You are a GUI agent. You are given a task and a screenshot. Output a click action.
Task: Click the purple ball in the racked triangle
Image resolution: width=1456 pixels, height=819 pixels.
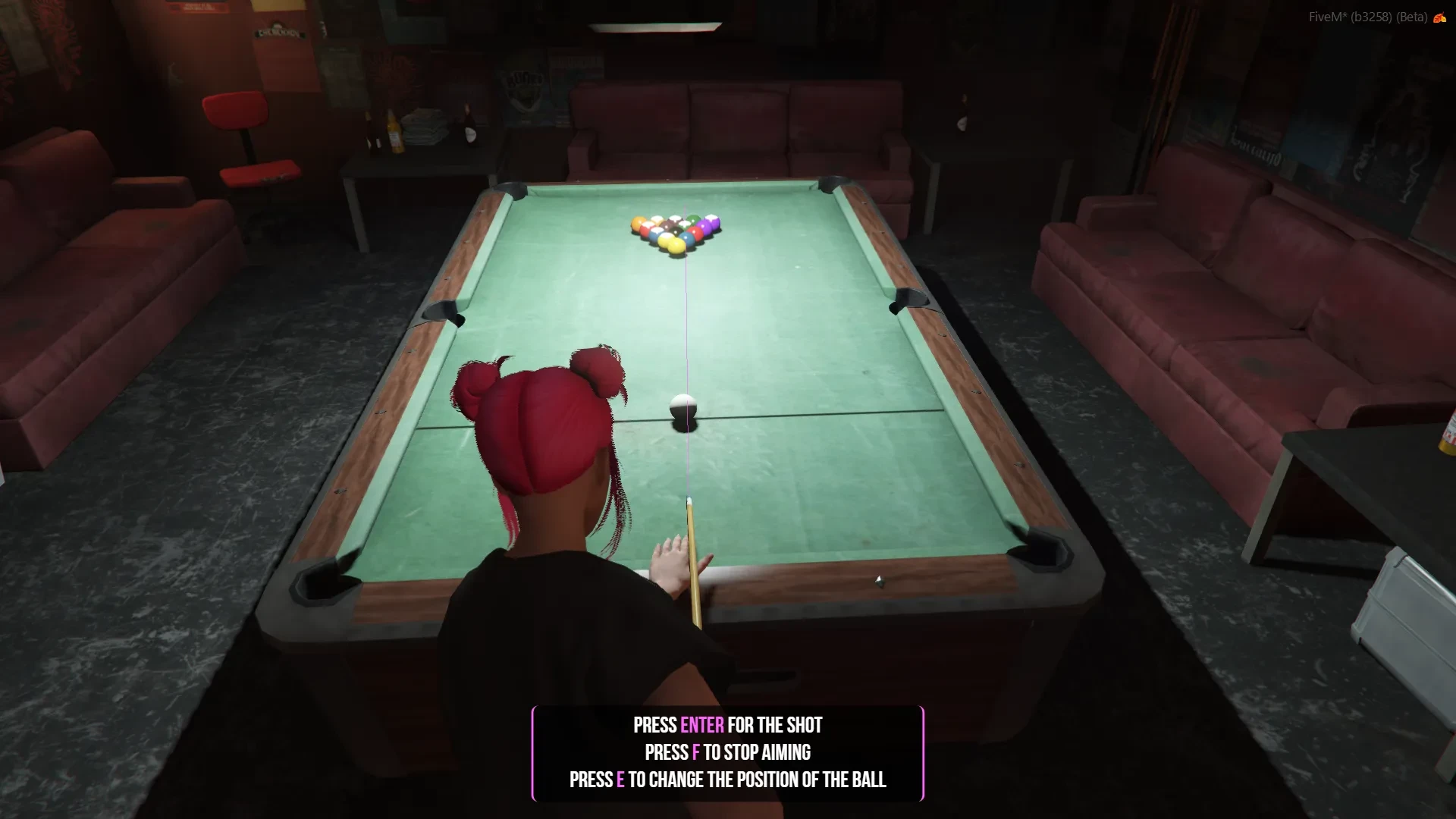click(x=704, y=226)
